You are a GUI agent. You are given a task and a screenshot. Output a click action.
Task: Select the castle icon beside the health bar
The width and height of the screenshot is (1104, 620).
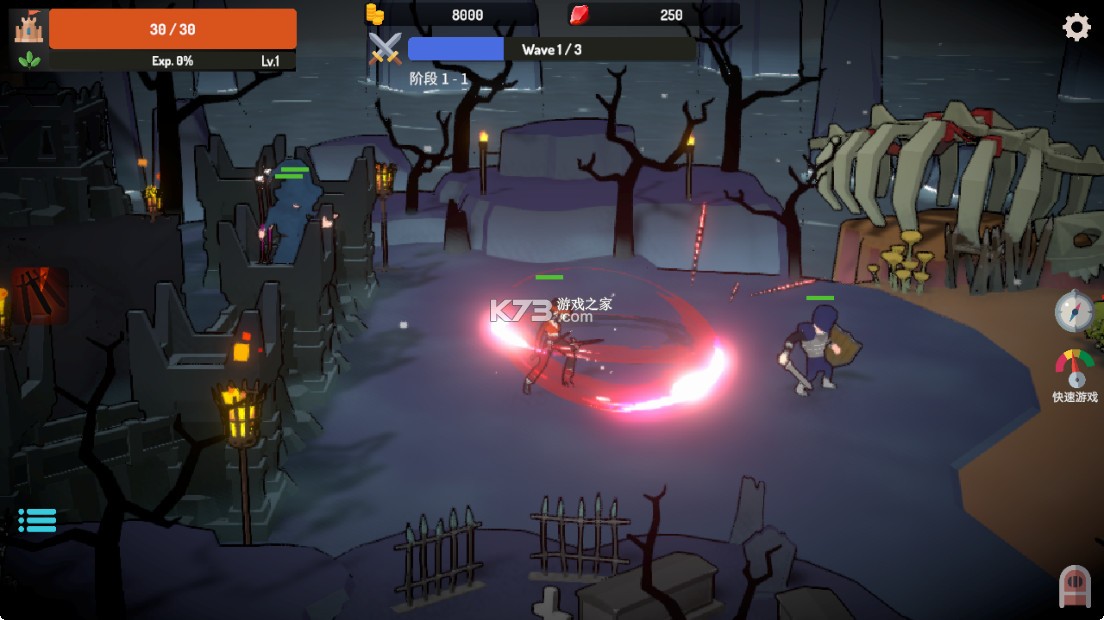[28, 27]
